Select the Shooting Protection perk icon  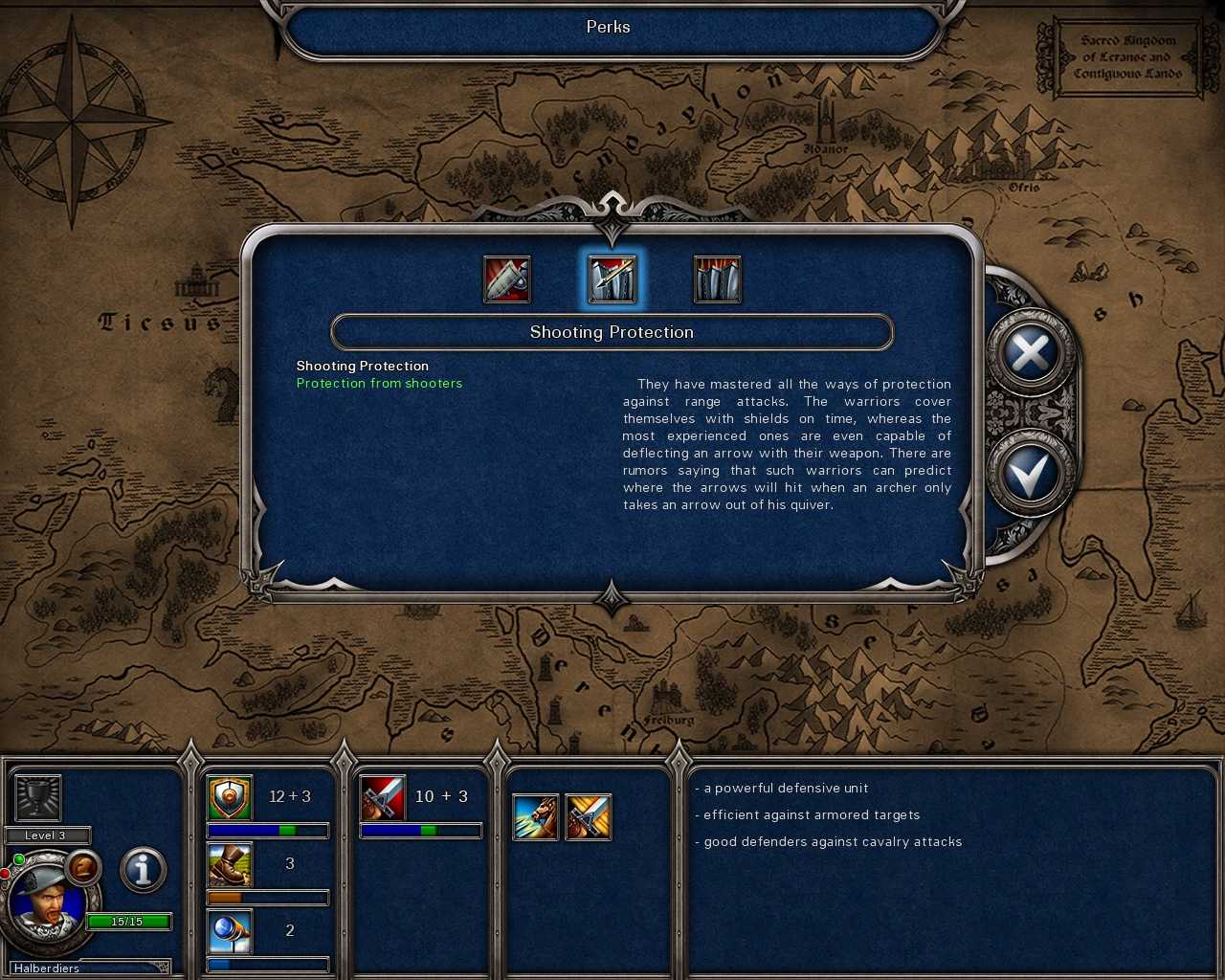click(612, 278)
